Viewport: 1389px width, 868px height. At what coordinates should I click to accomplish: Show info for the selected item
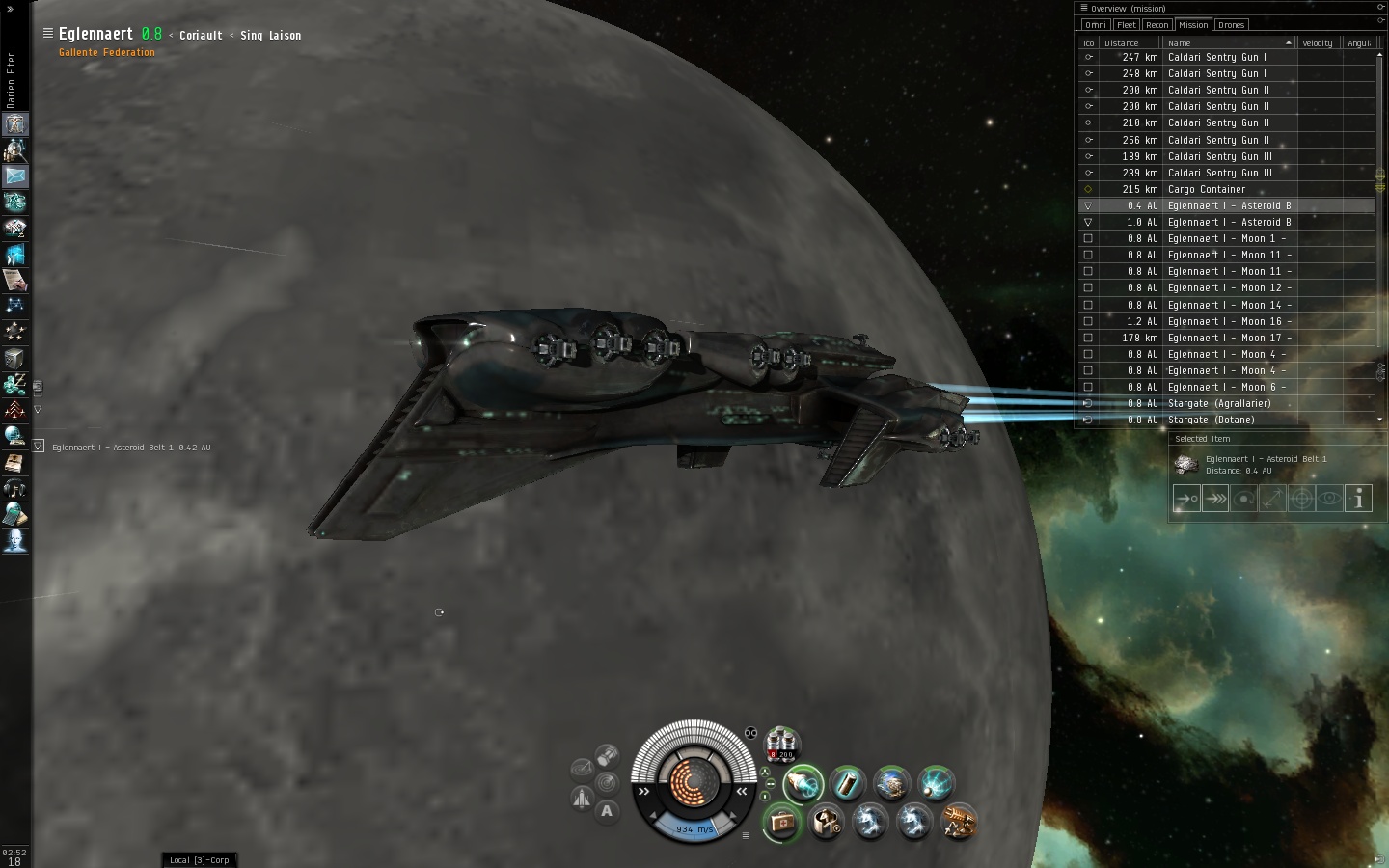1358,499
